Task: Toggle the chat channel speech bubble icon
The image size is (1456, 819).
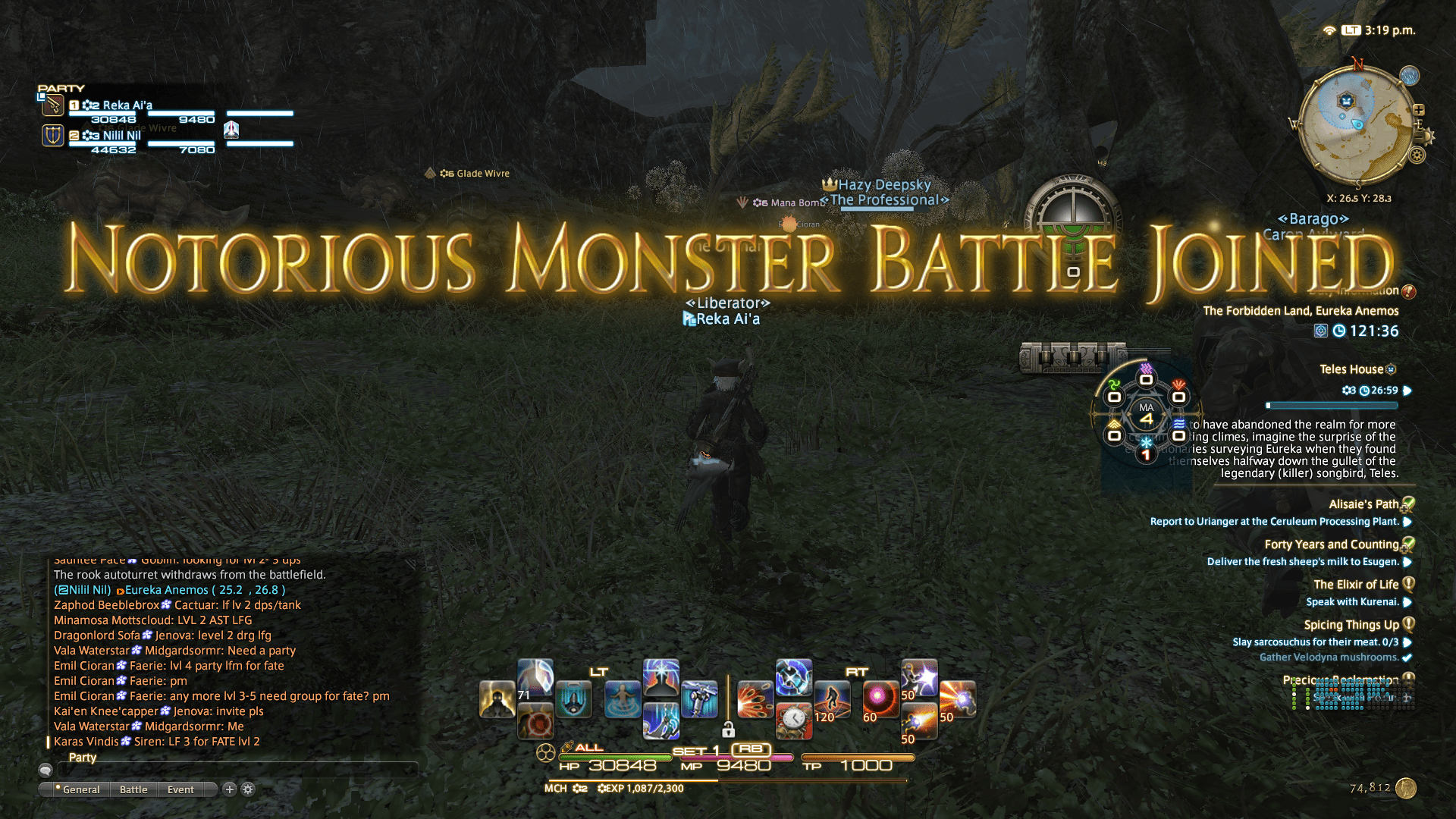Action: (x=45, y=770)
